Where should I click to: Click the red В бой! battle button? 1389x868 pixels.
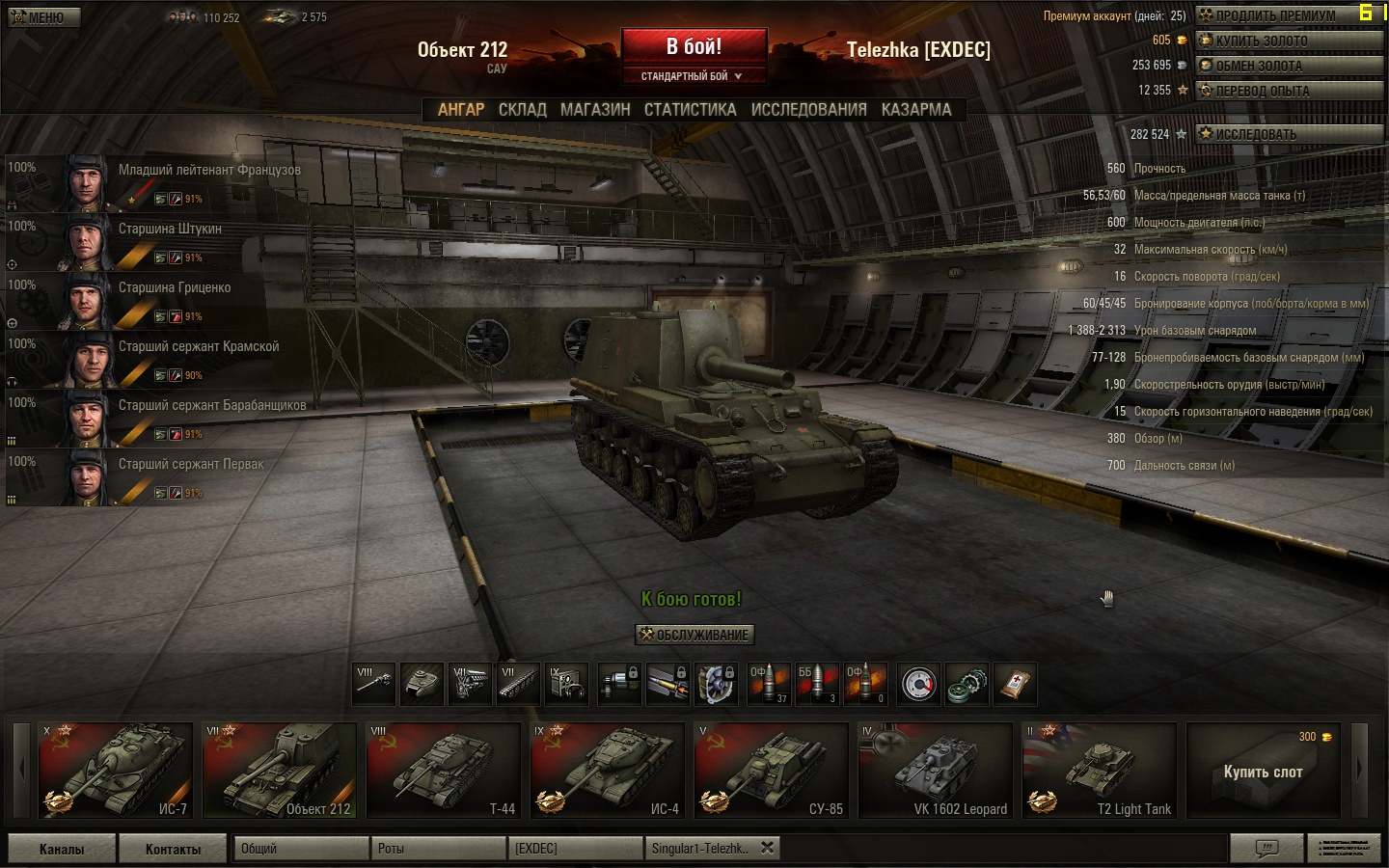[x=694, y=46]
